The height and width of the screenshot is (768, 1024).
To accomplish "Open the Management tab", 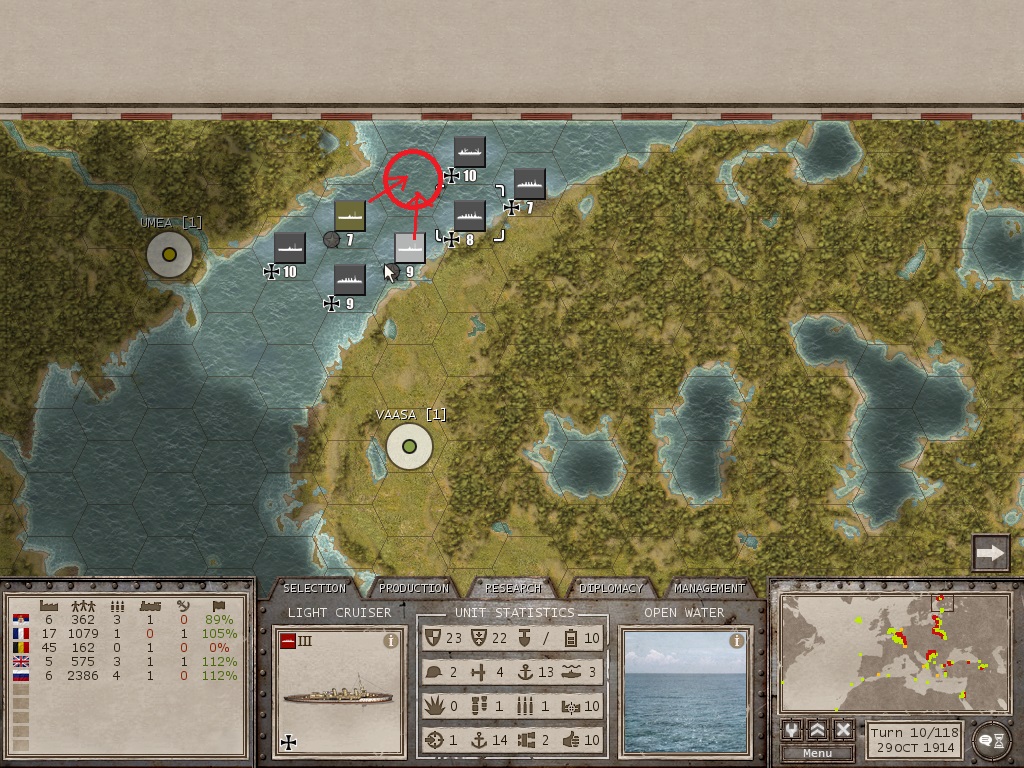I will (709, 588).
